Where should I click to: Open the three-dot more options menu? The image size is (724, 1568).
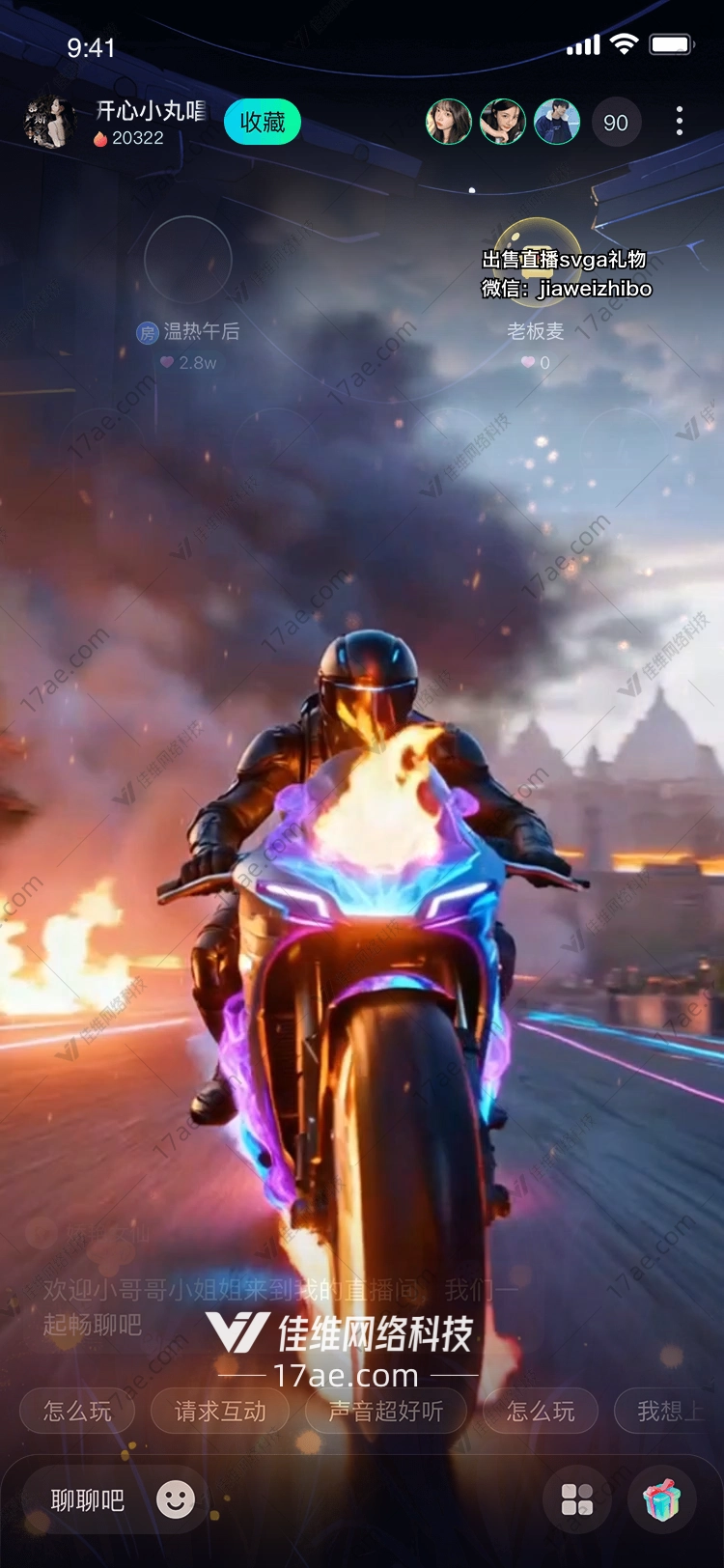680,122
